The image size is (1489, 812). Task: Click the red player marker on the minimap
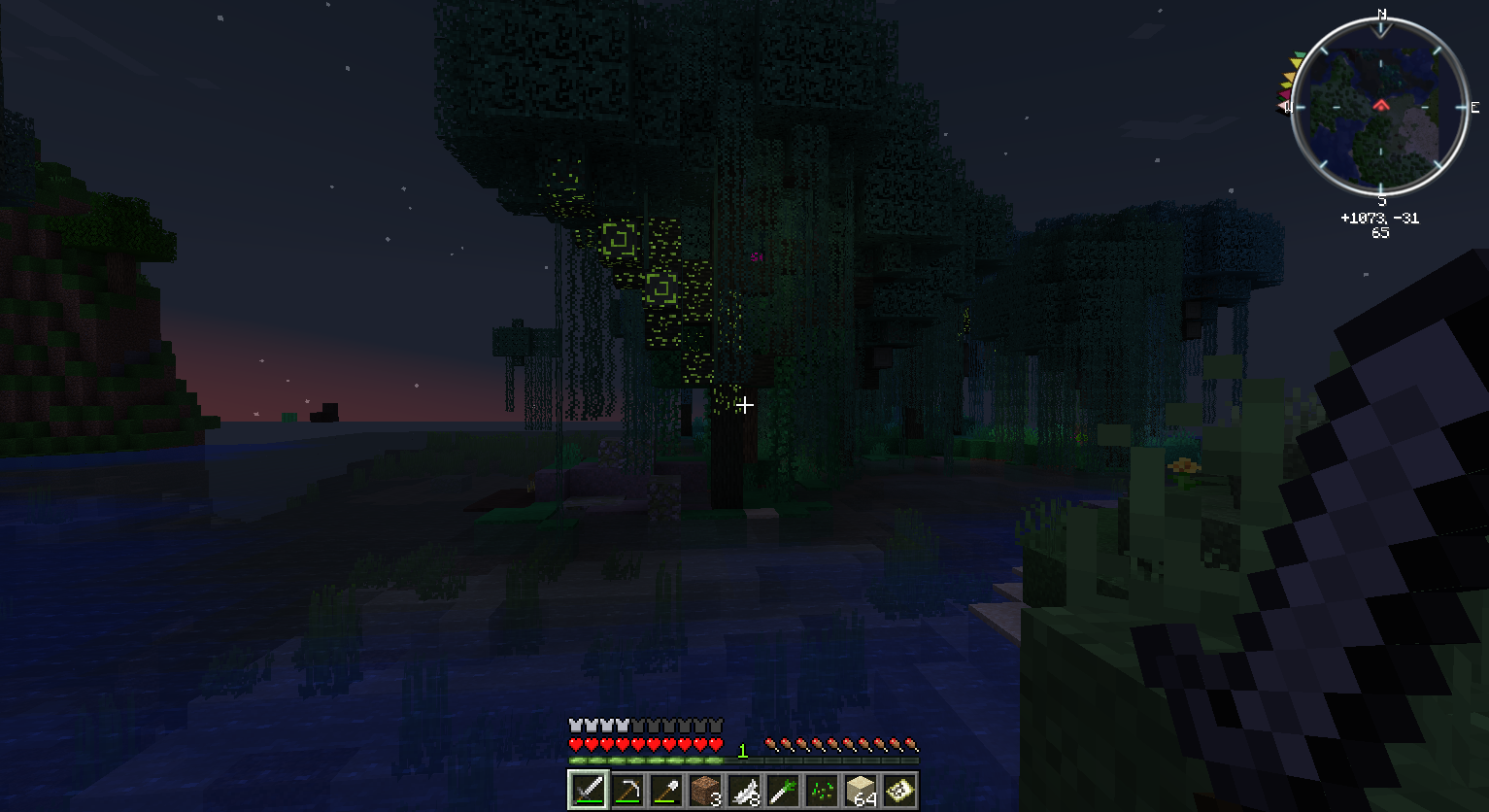[x=1381, y=107]
